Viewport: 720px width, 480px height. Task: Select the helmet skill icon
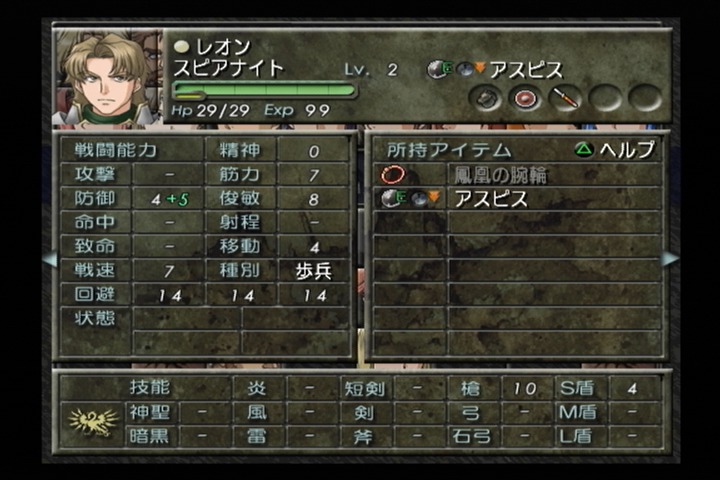click(487, 98)
